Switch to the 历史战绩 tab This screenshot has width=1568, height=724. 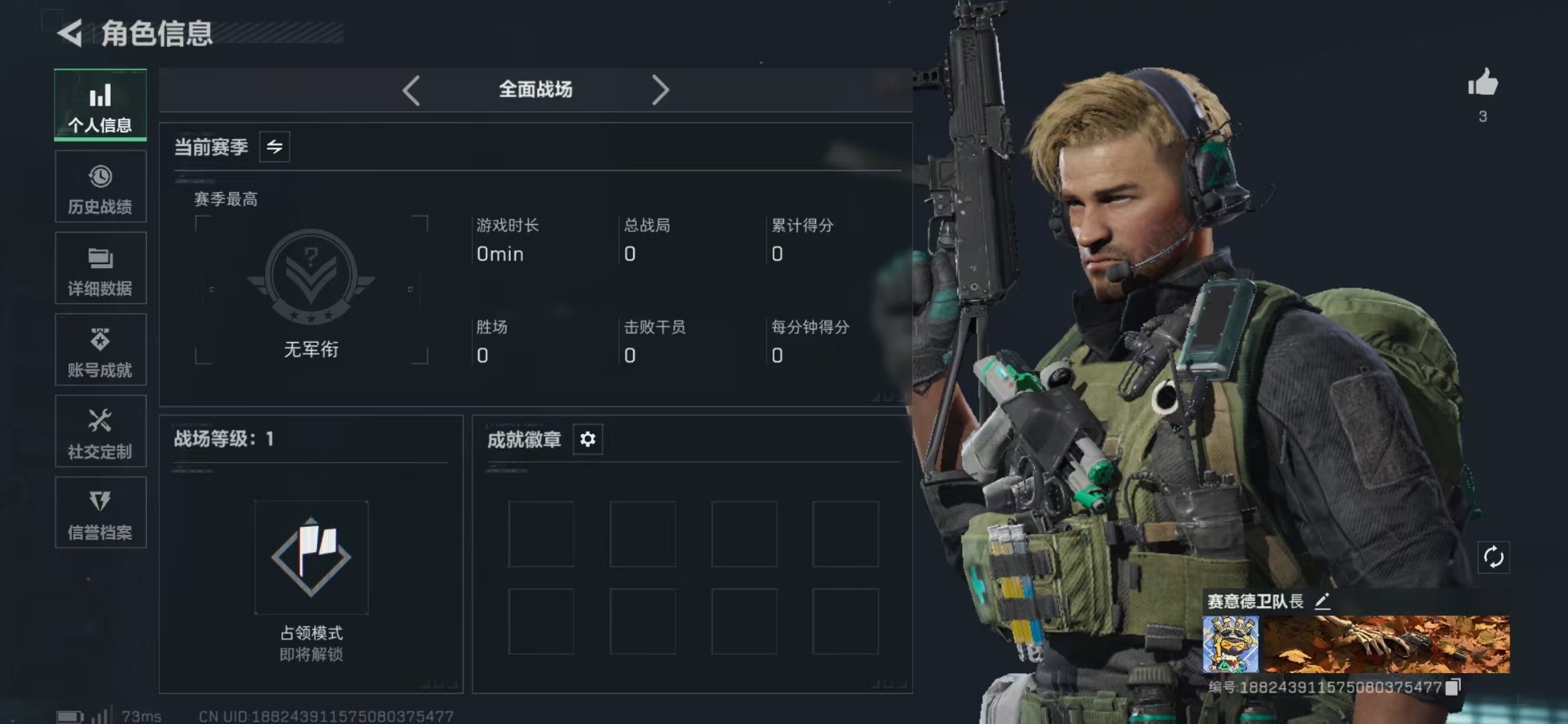(x=101, y=187)
